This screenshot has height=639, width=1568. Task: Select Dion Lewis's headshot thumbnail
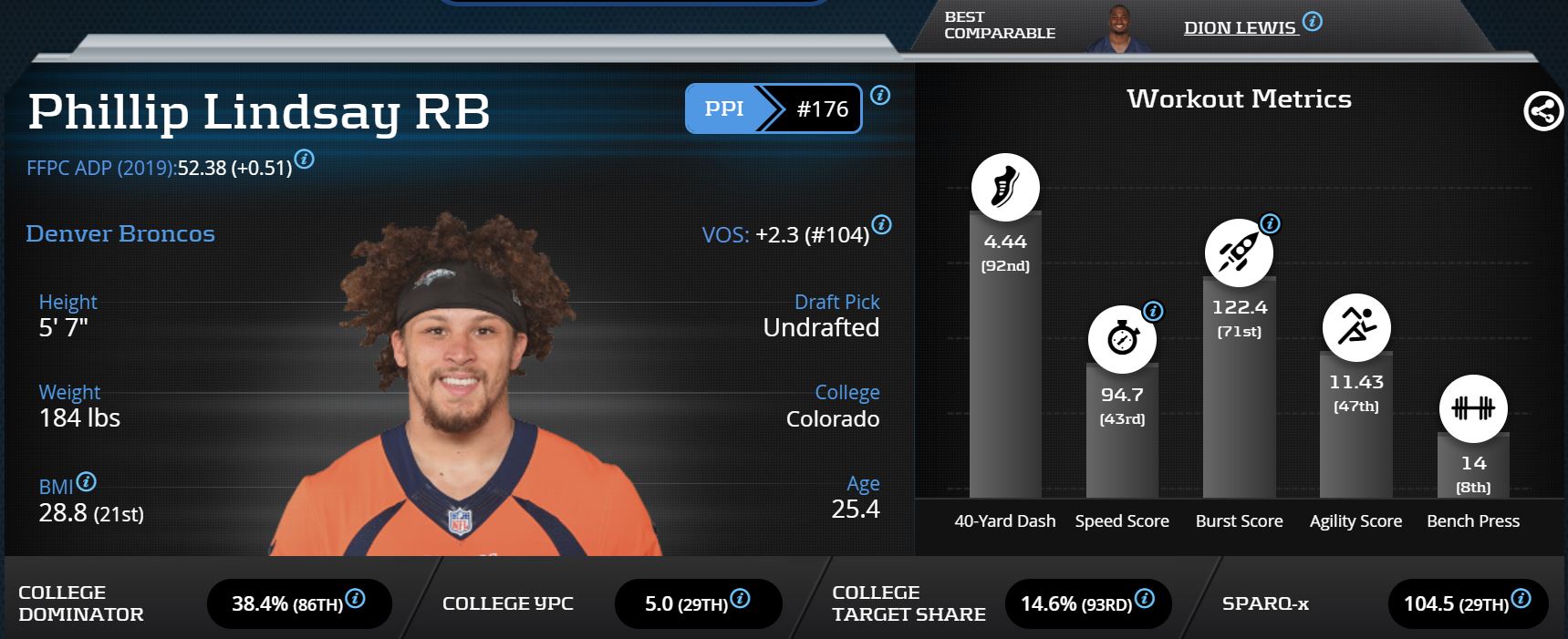pyautogui.click(x=1118, y=29)
